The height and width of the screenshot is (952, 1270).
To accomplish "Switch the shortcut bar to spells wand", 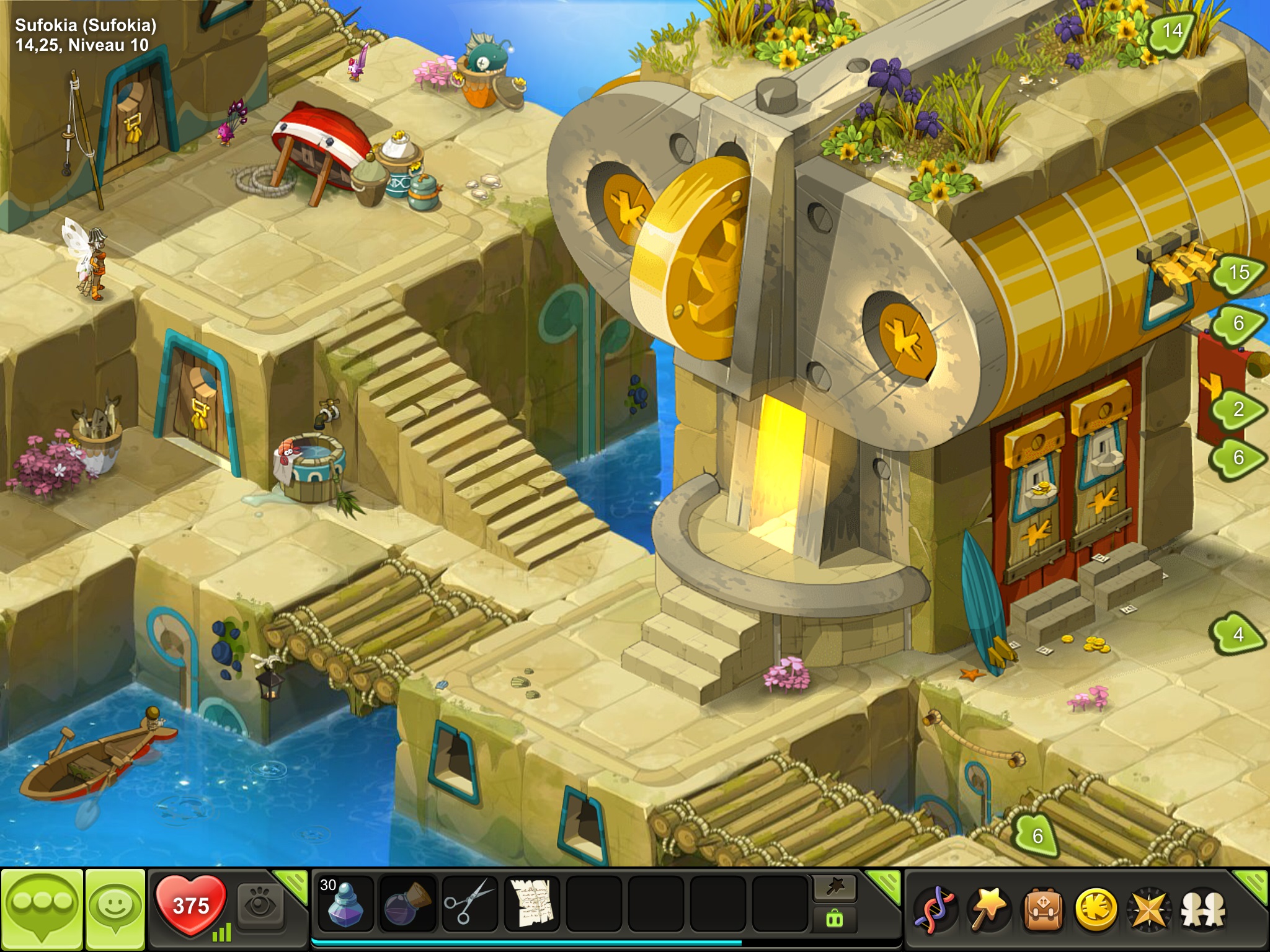I will [834, 888].
